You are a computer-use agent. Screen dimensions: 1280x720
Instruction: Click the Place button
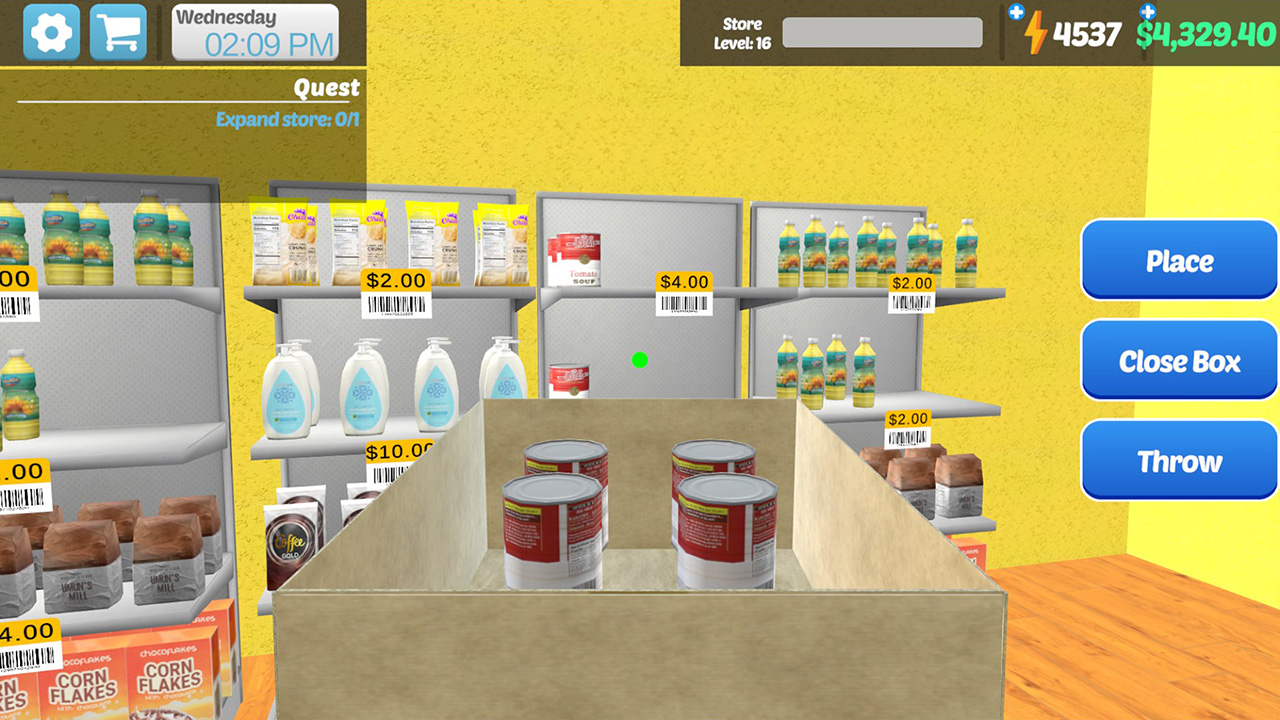pyautogui.click(x=1178, y=261)
